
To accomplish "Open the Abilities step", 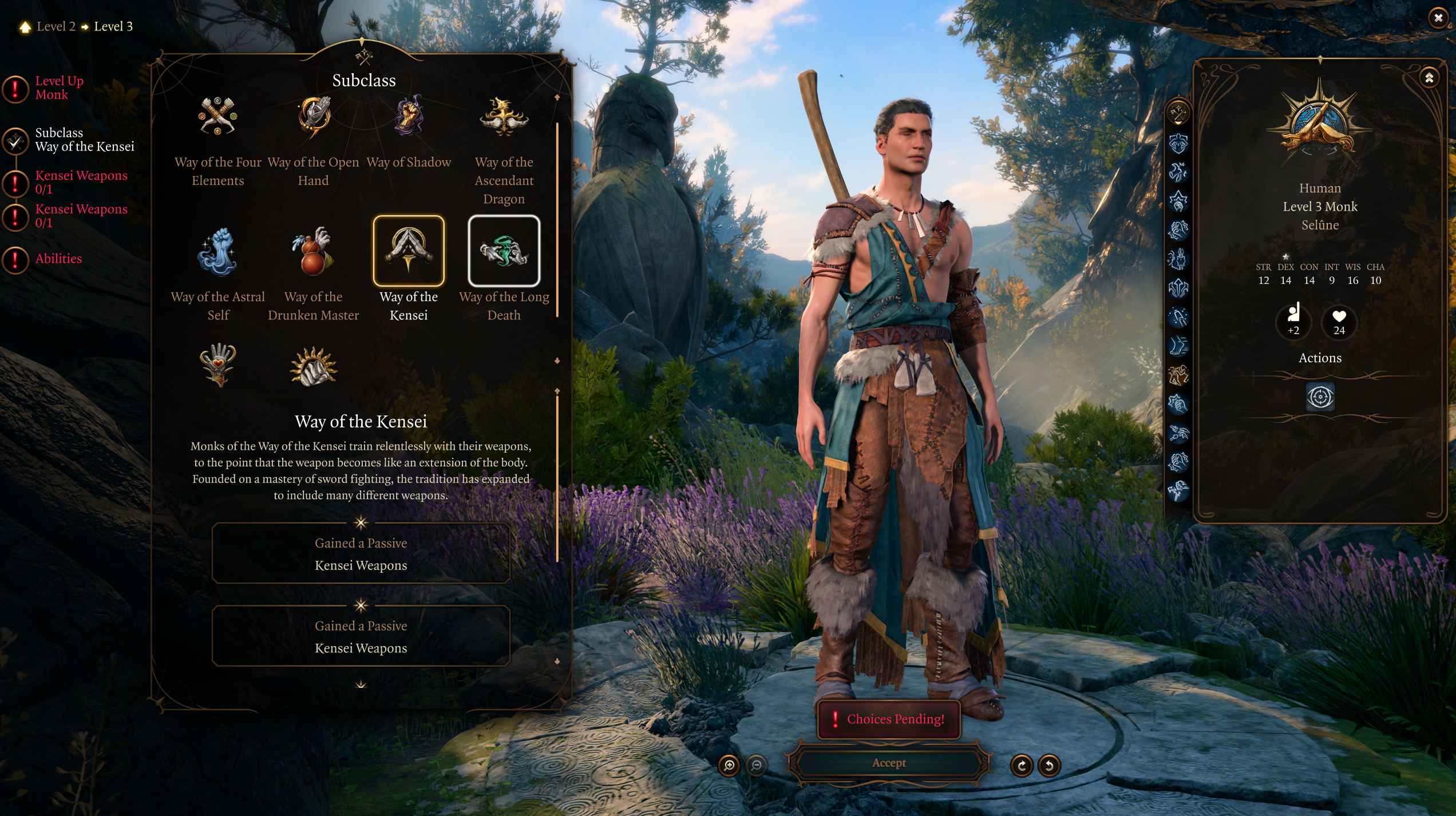I will (58, 259).
